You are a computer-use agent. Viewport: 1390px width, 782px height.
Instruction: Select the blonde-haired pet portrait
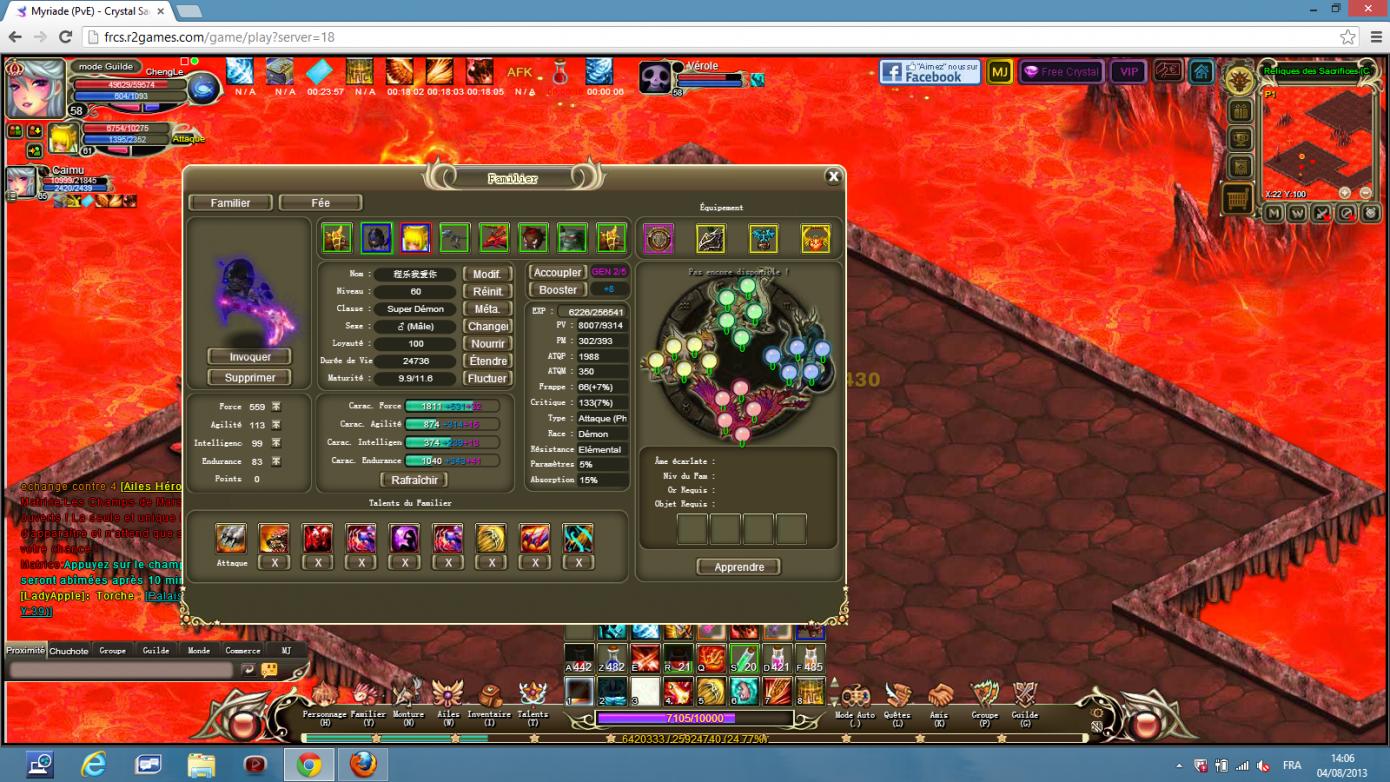tap(415, 238)
